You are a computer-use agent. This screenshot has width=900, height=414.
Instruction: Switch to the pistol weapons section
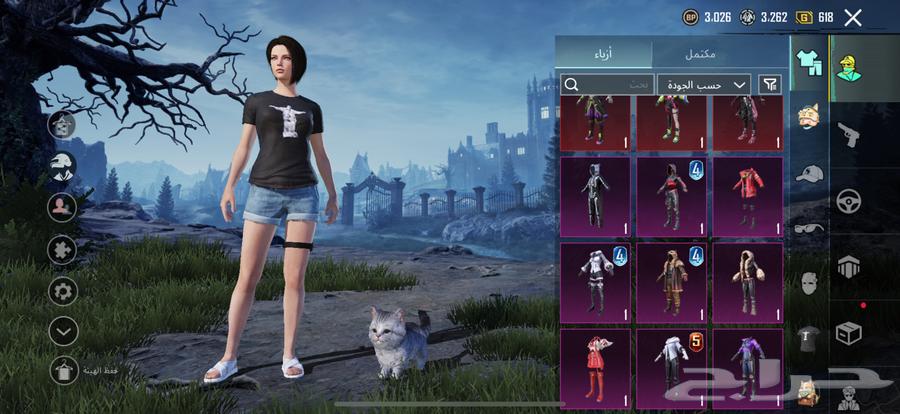(x=849, y=135)
